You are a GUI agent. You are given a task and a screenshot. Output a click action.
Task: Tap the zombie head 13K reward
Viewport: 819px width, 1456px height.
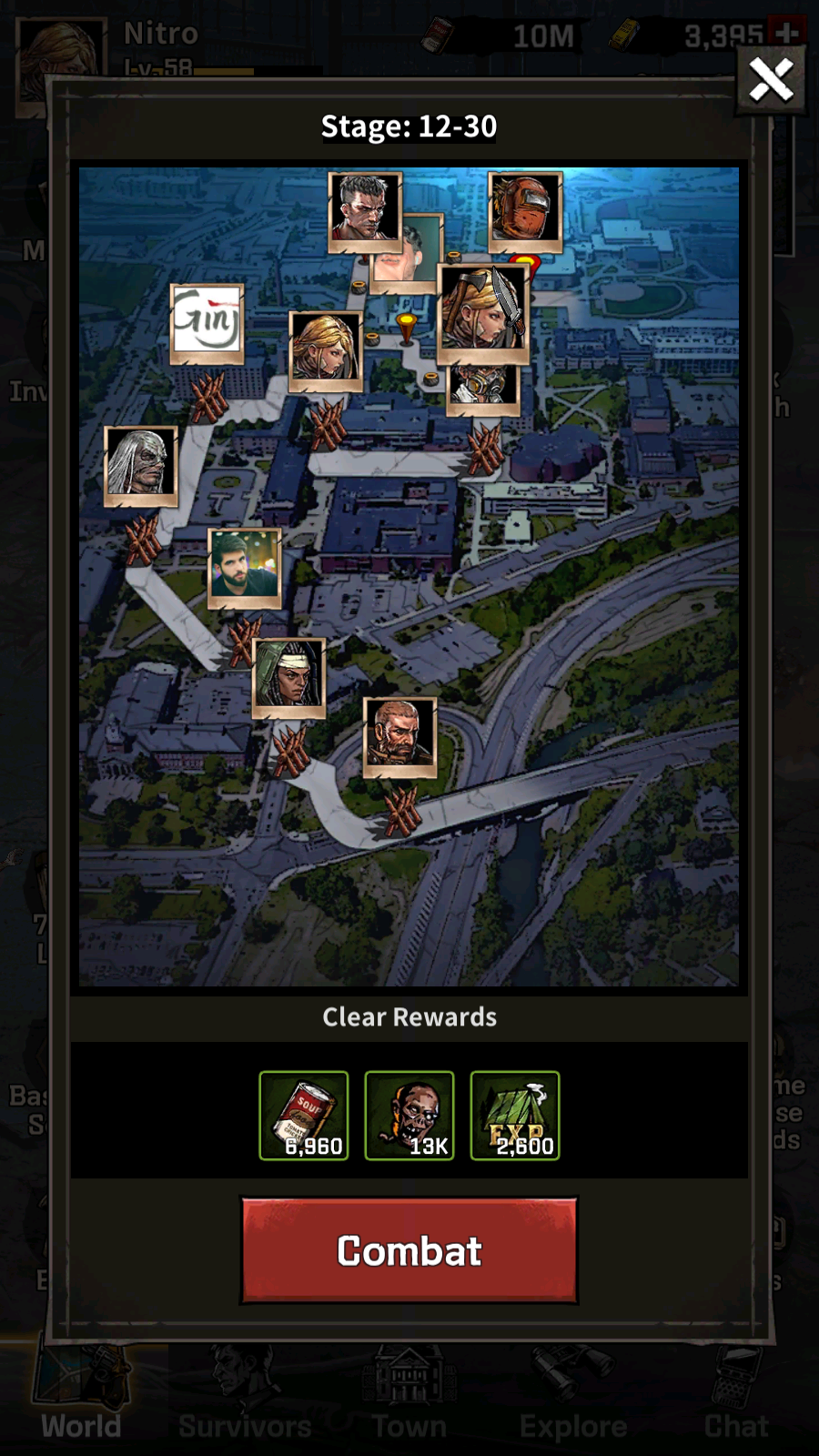point(409,1116)
